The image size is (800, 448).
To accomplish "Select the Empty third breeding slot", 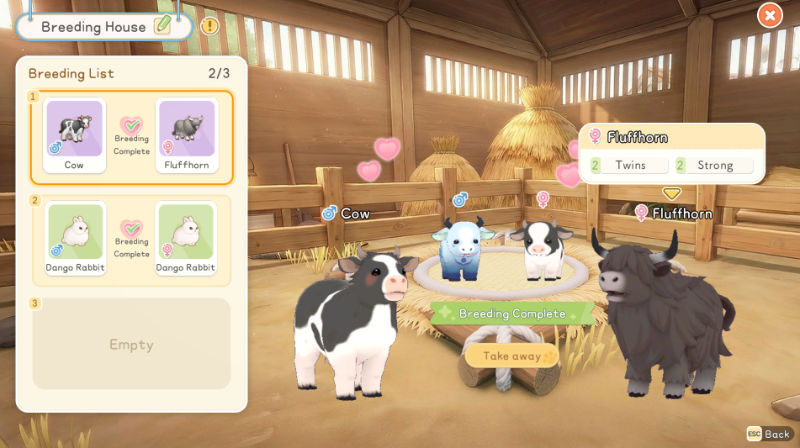I will [132, 344].
